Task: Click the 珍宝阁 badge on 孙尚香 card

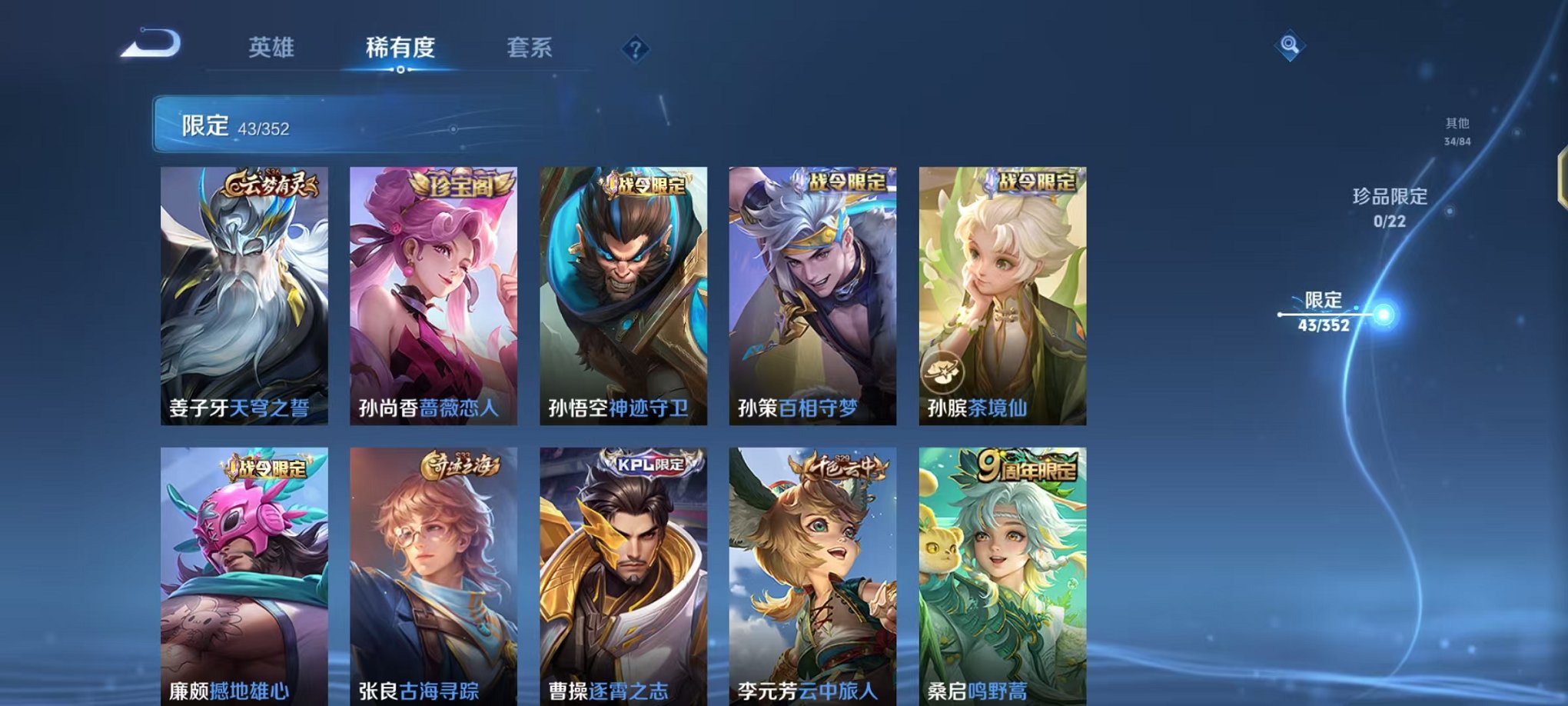Action: pyautogui.click(x=460, y=184)
